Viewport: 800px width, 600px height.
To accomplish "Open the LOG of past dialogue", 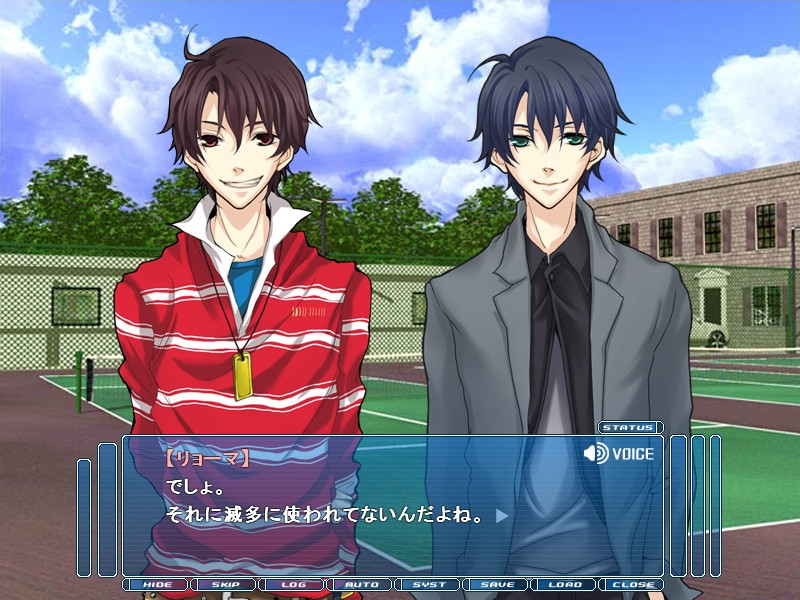I will coord(293,584).
